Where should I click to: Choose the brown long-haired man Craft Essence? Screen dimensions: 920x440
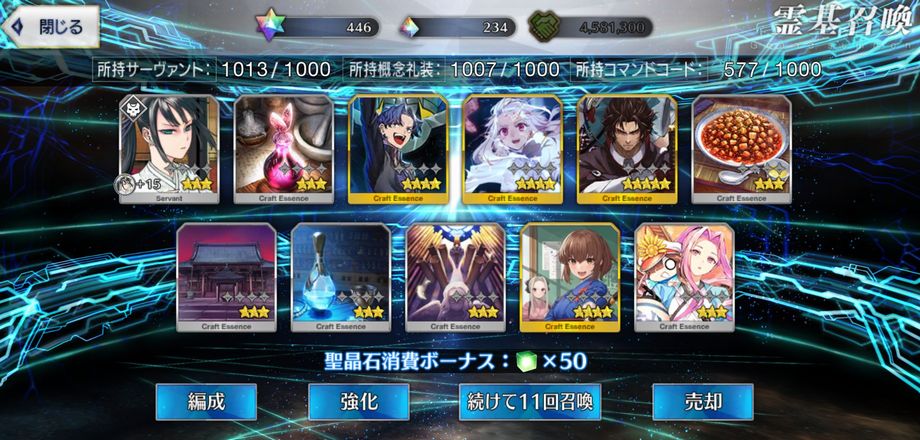pos(627,148)
